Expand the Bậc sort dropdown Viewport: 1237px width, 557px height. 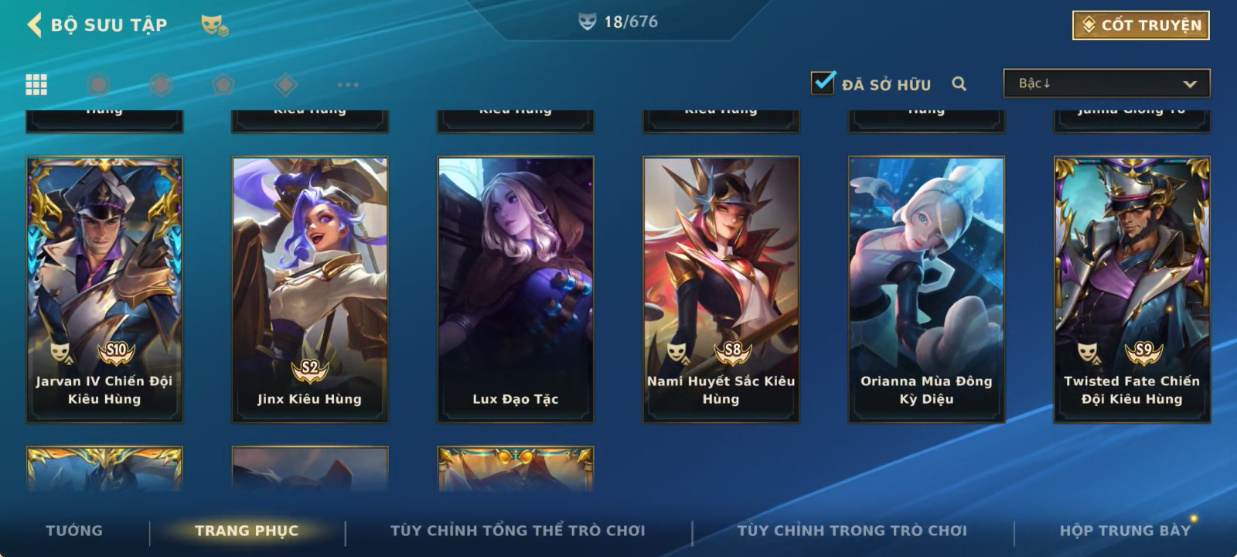(1106, 83)
